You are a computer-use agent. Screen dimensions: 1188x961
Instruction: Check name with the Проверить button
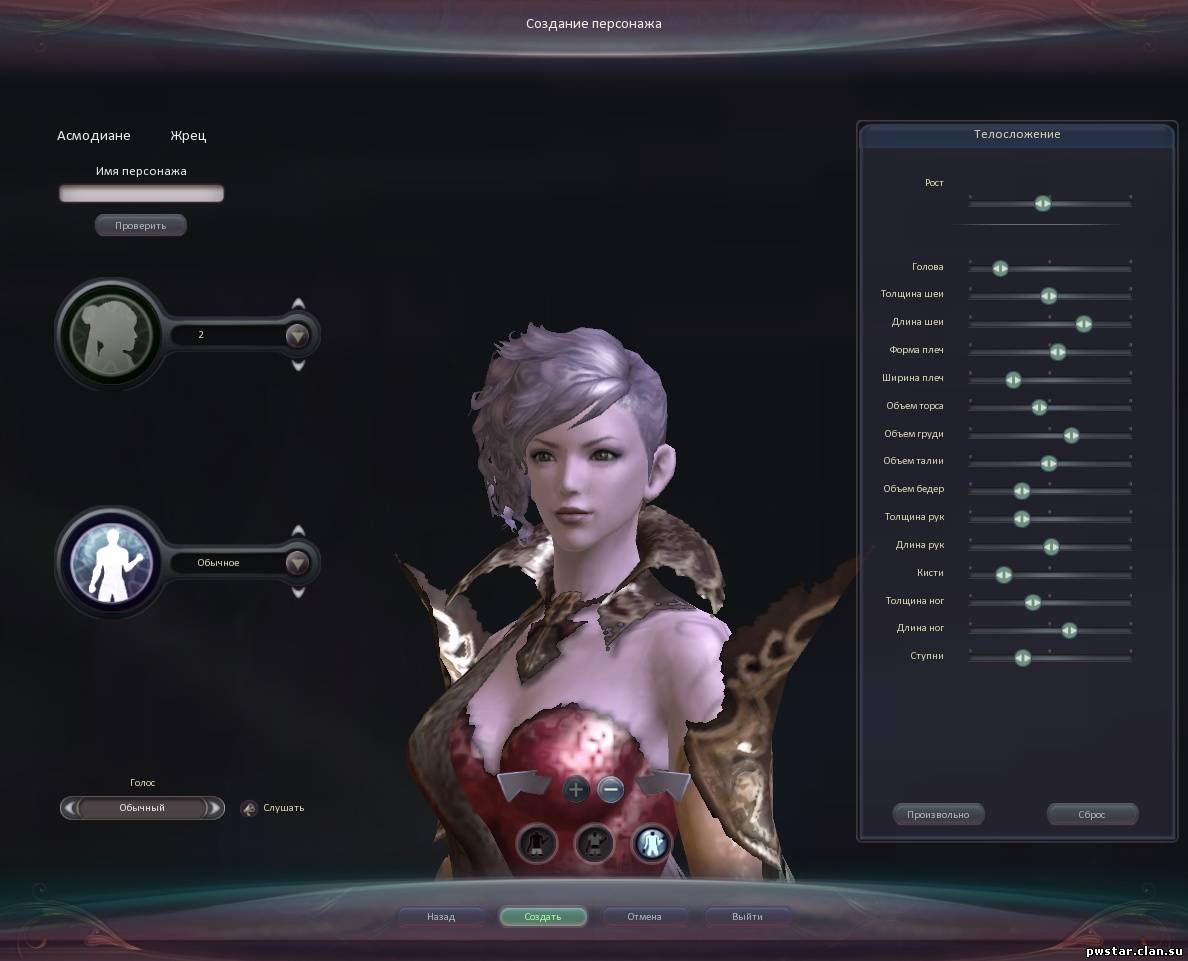[141, 226]
